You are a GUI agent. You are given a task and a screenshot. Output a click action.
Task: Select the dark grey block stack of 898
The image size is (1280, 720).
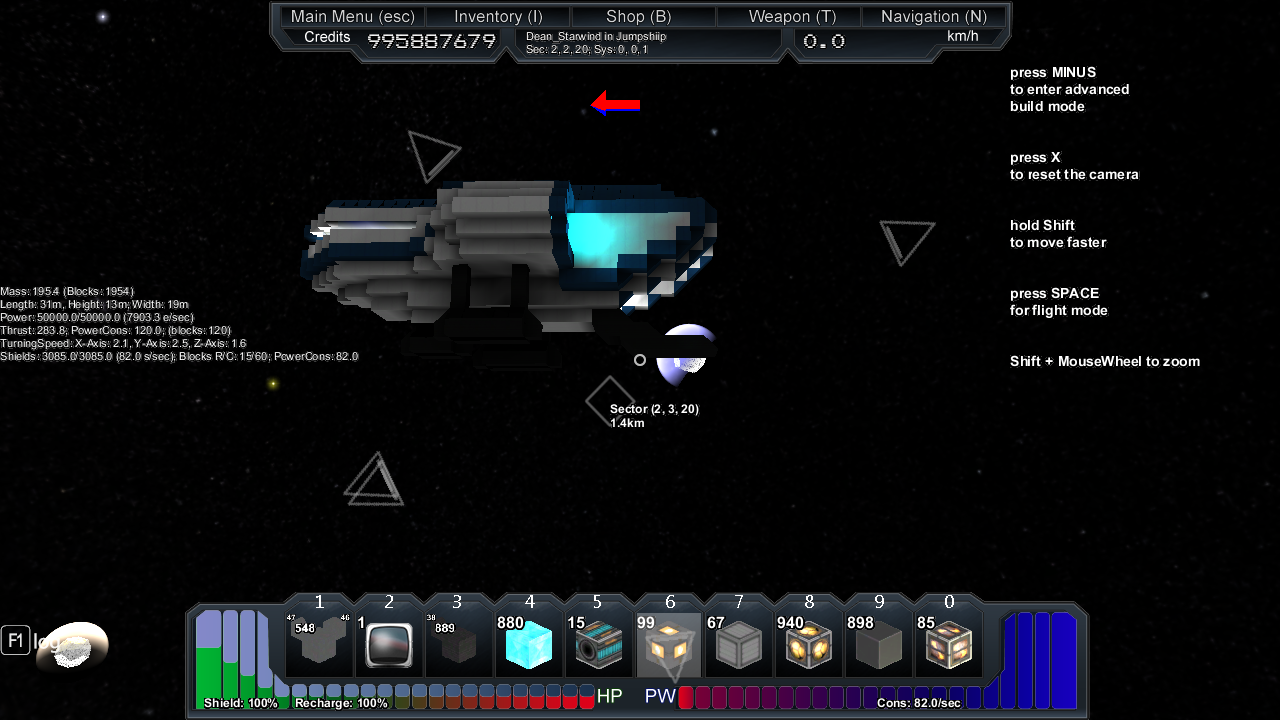pyautogui.click(x=879, y=645)
